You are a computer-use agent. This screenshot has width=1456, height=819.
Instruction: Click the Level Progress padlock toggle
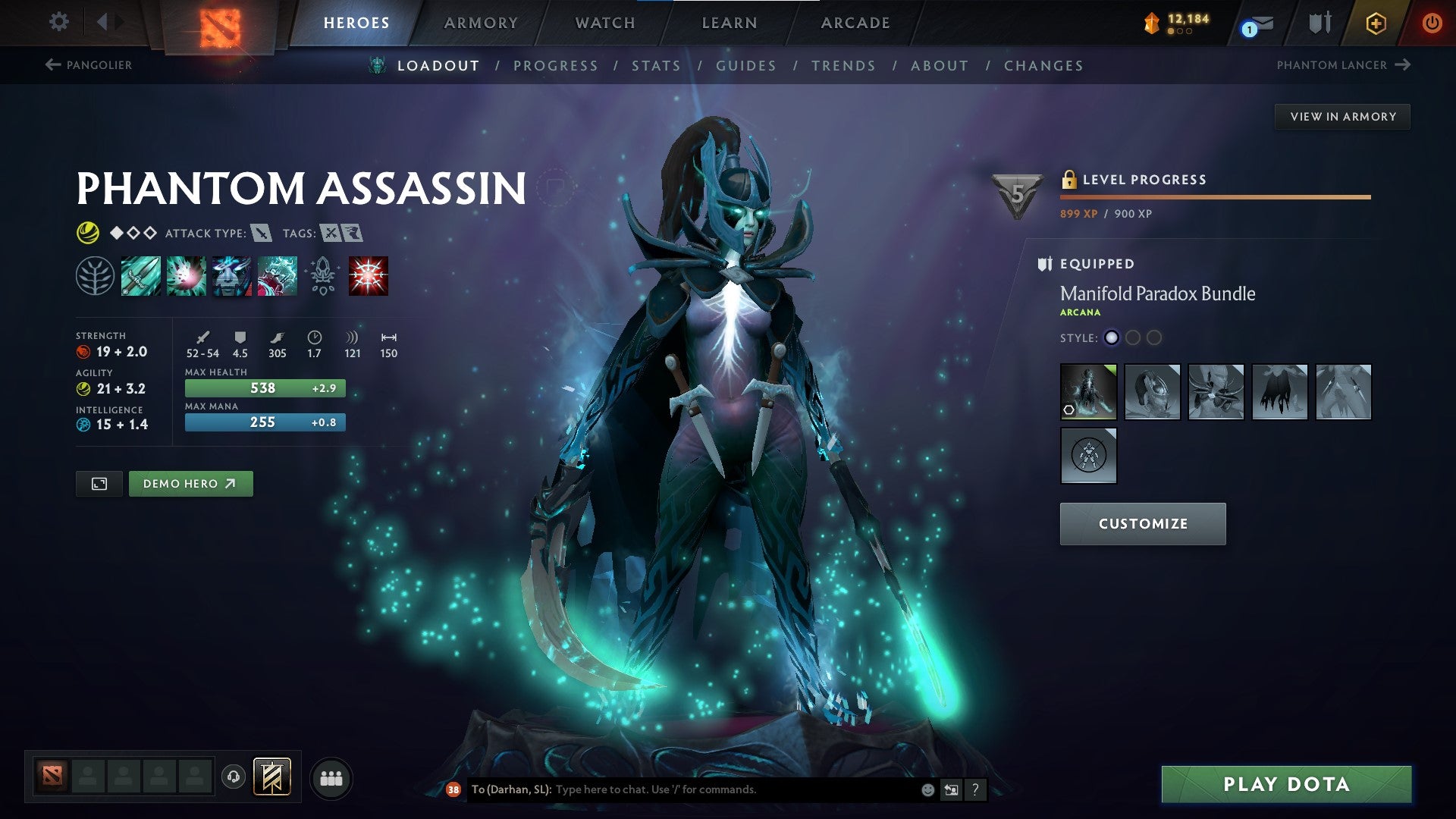click(x=1069, y=179)
